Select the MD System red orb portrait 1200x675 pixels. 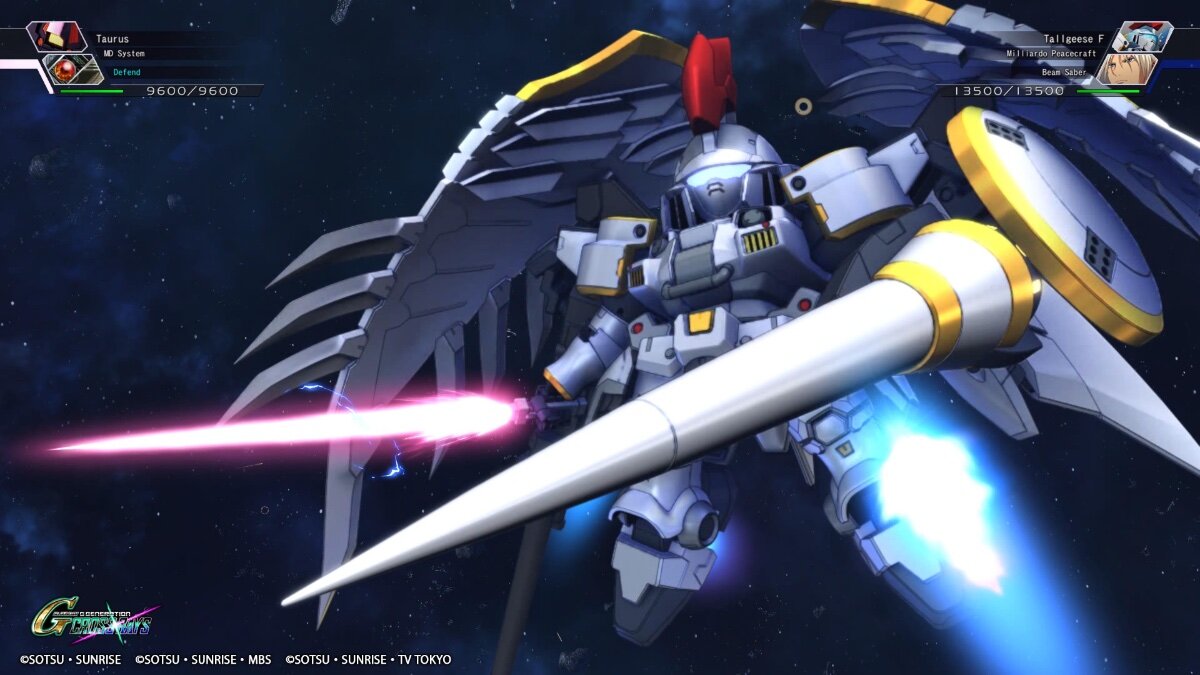coord(73,69)
